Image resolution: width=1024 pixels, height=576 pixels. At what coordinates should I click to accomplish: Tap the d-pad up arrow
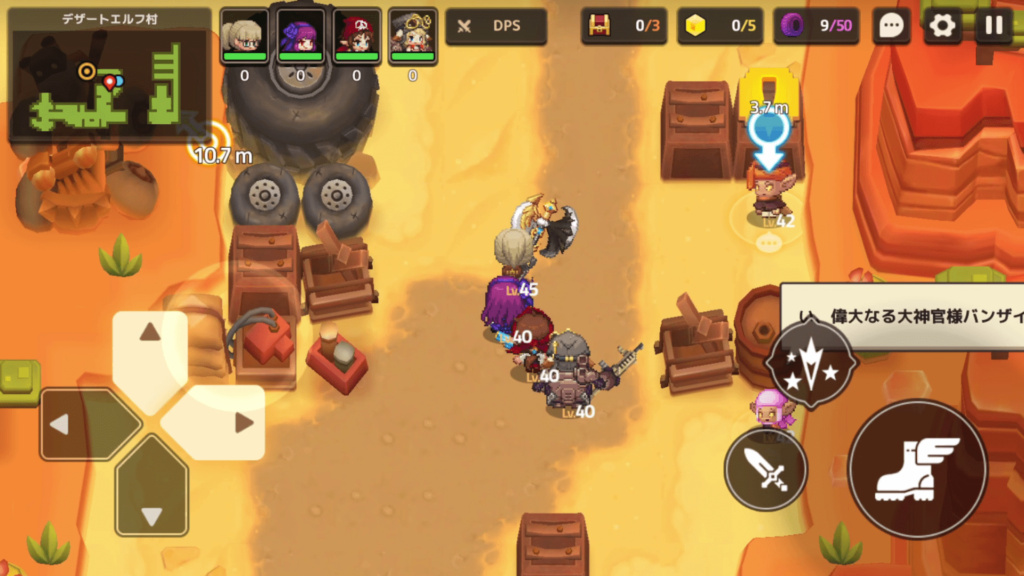tap(150, 345)
